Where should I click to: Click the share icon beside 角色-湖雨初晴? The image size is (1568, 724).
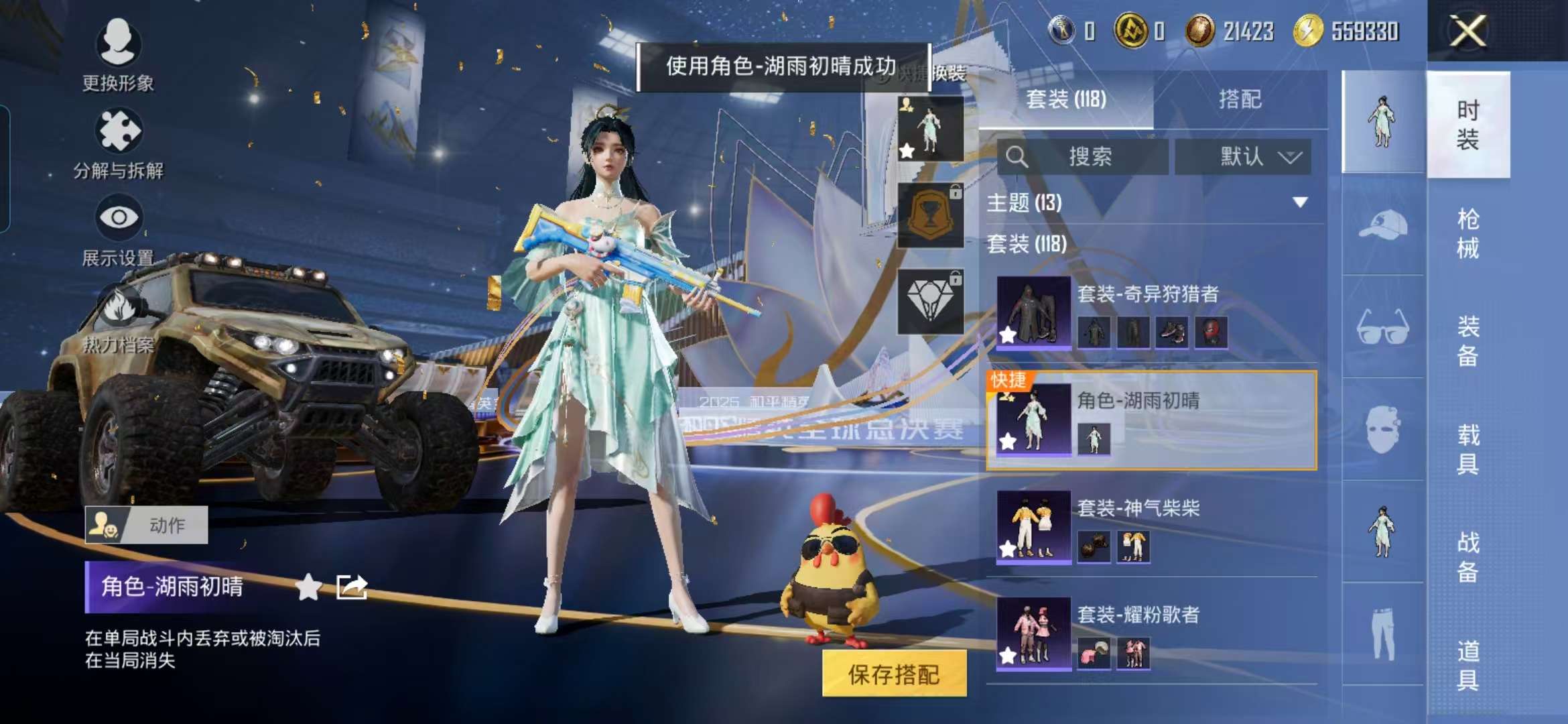click(x=351, y=586)
